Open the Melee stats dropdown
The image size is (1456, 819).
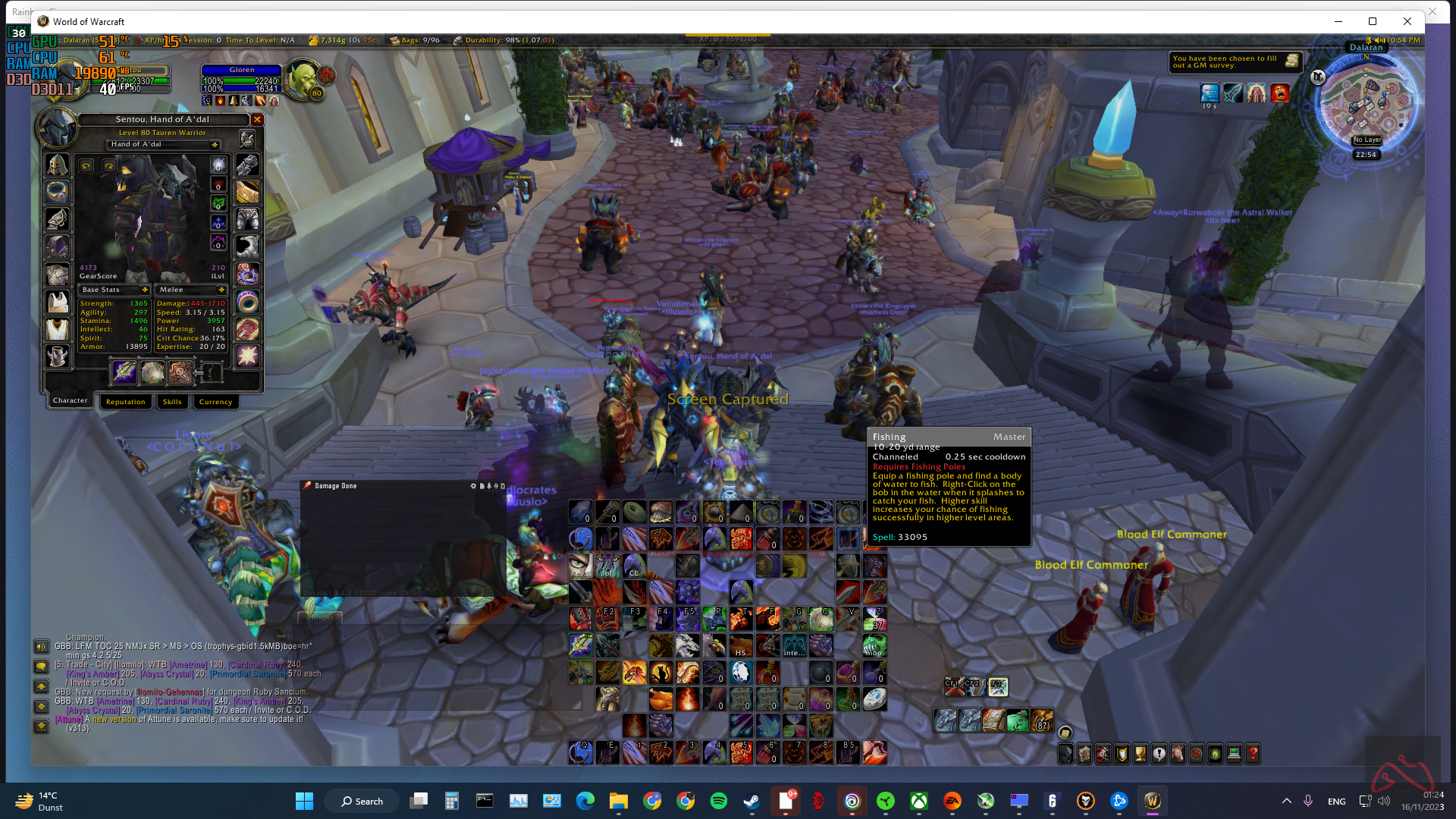pos(190,290)
